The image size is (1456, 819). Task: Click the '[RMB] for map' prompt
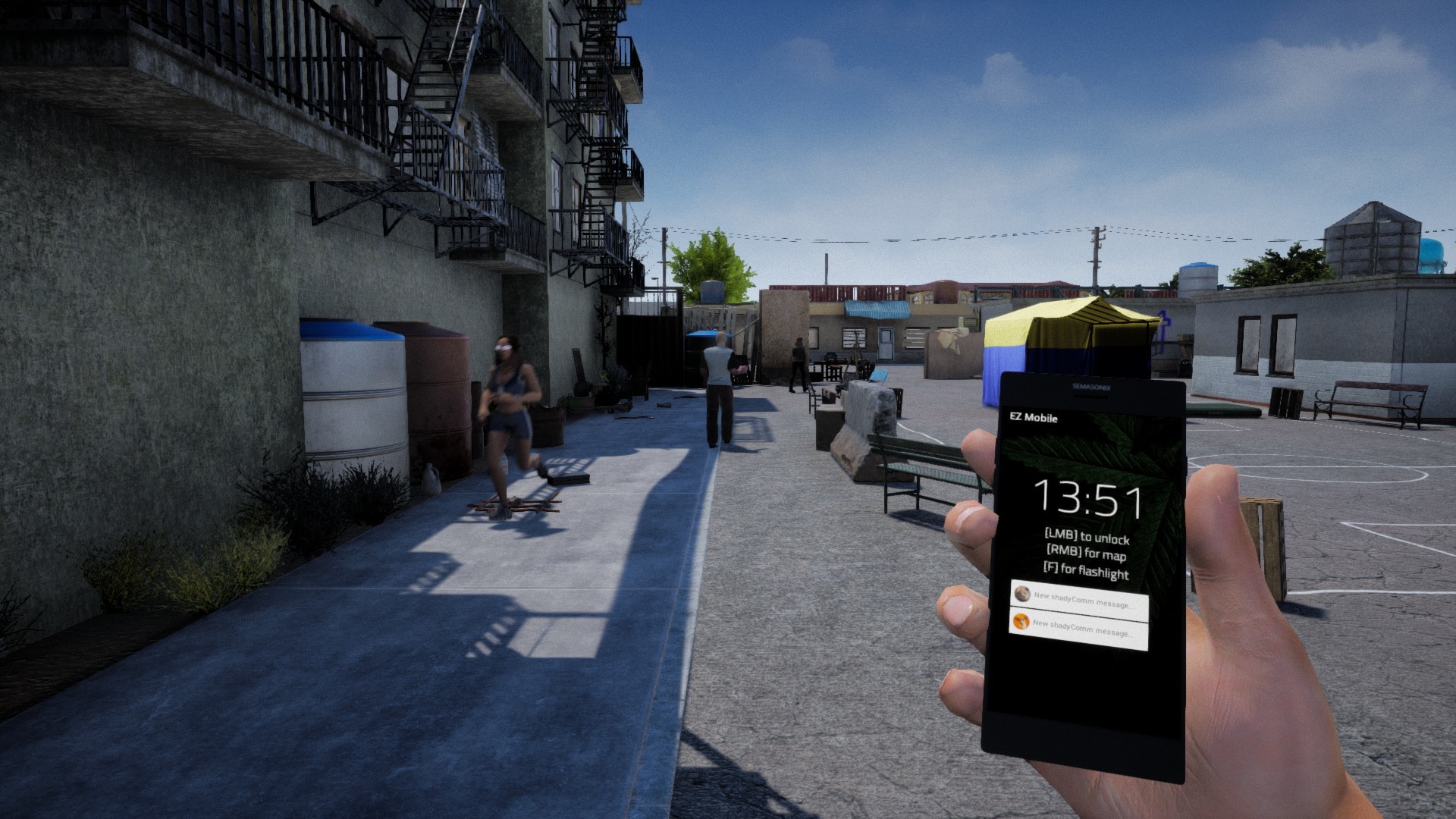1087,554
